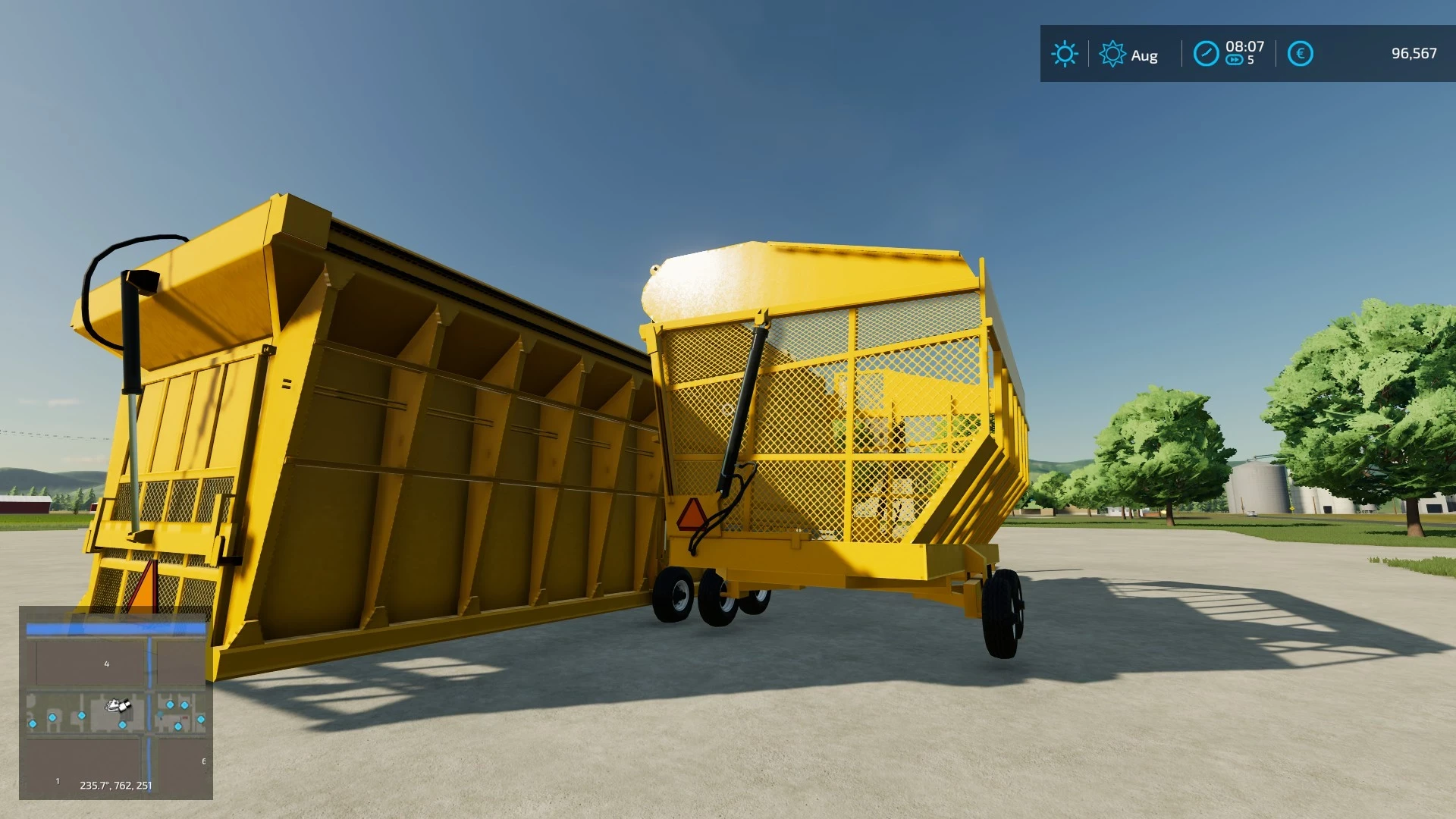Image resolution: width=1456 pixels, height=819 pixels.
Task: Select the Euro currency coin icon
Action: [x=1301, y=53]
